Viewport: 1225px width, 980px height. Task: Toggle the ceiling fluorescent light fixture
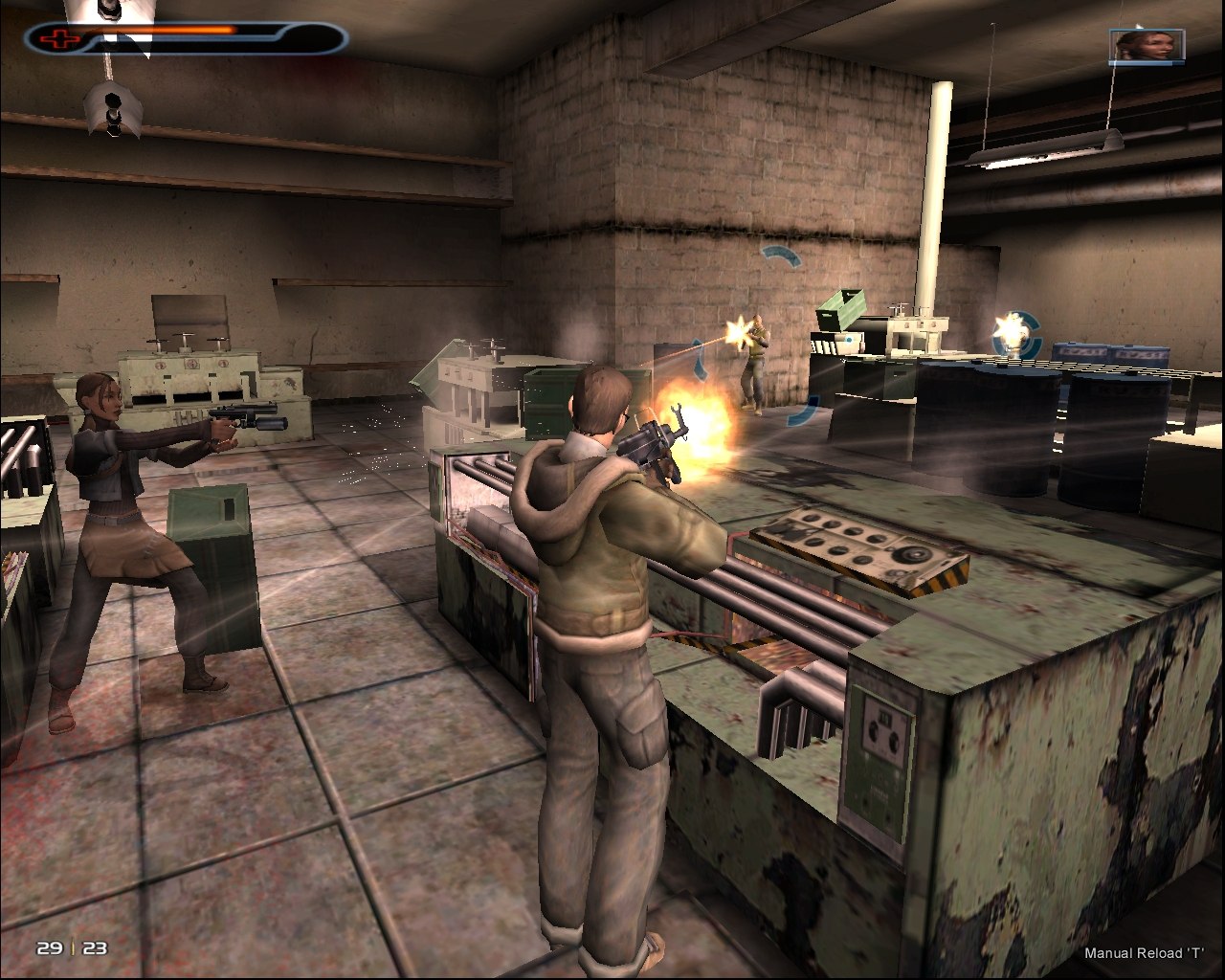[x=1045, y=148]
